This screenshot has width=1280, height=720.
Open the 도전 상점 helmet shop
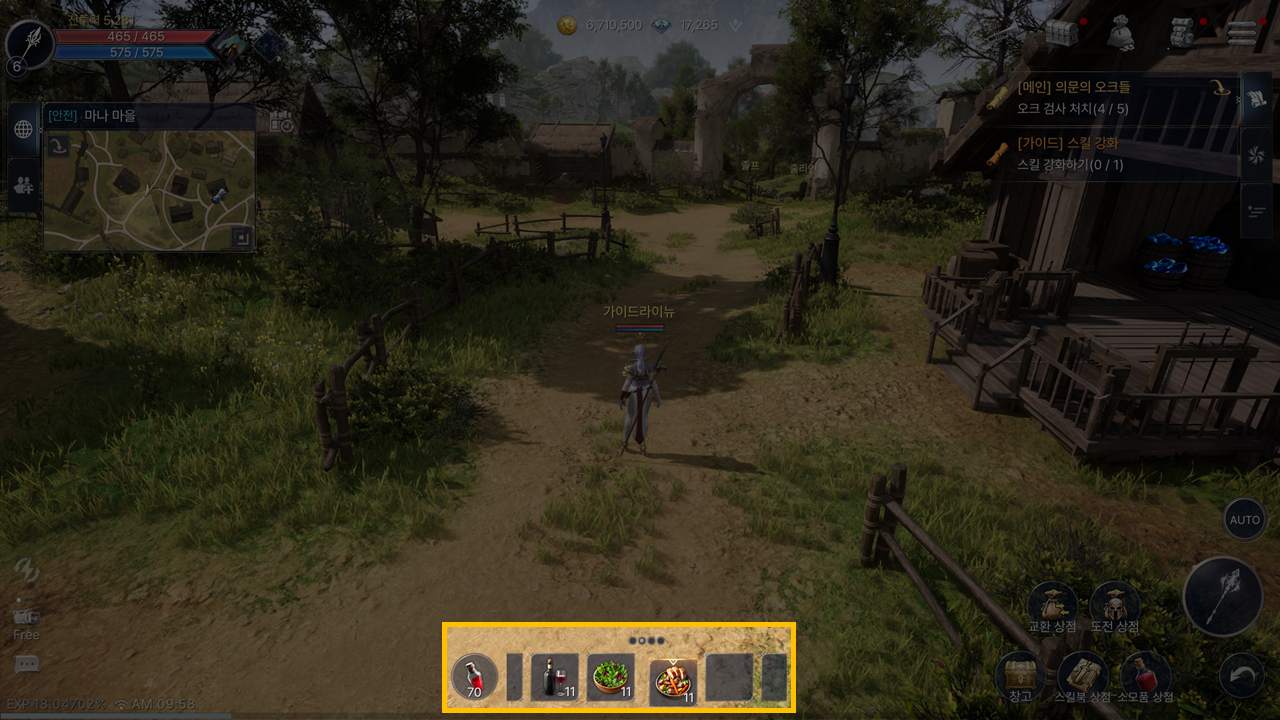[1114, 605]
